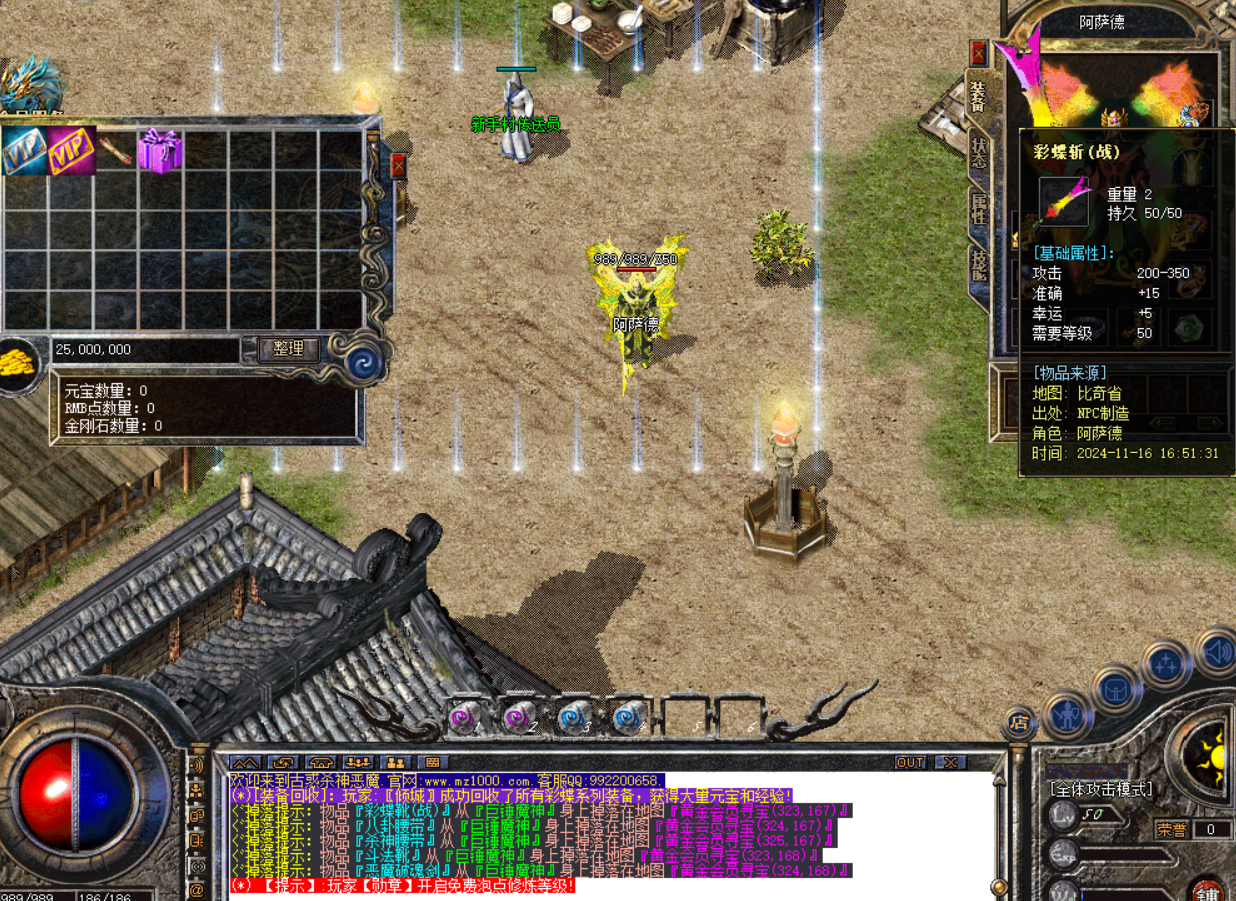The width and height of the screenshot is (1236, 901).
Task: Select the blue VIP card in the bag
Action: click(x=24, y=151)
